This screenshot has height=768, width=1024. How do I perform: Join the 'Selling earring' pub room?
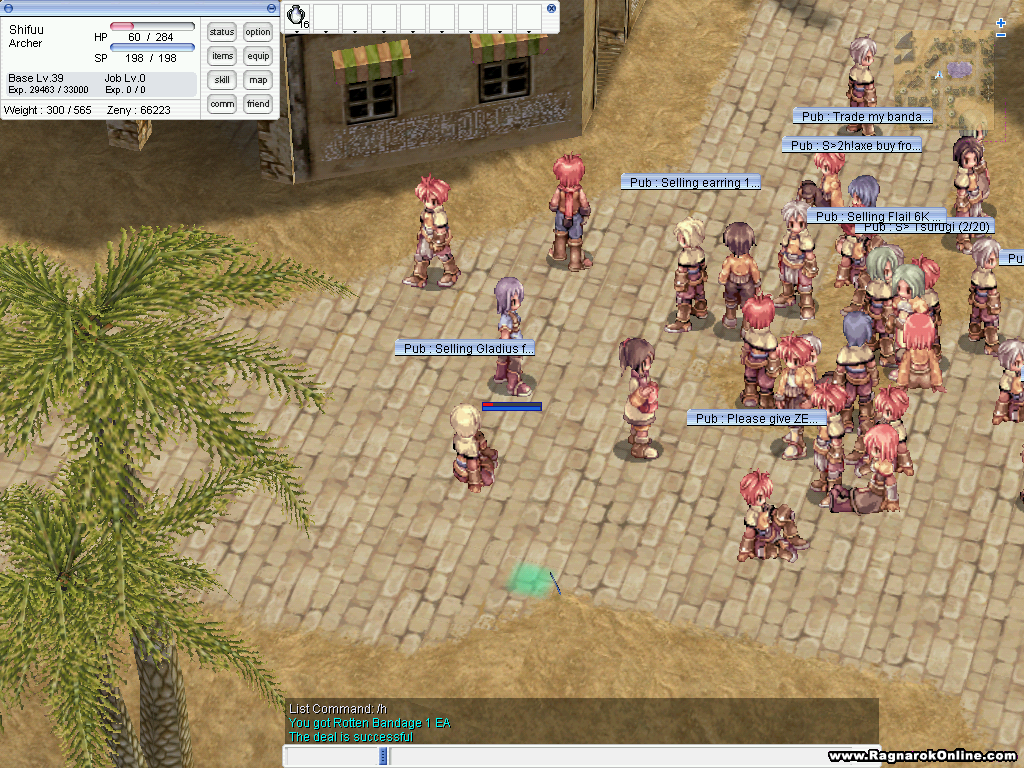pyautogui.click(x=691, y=183)
